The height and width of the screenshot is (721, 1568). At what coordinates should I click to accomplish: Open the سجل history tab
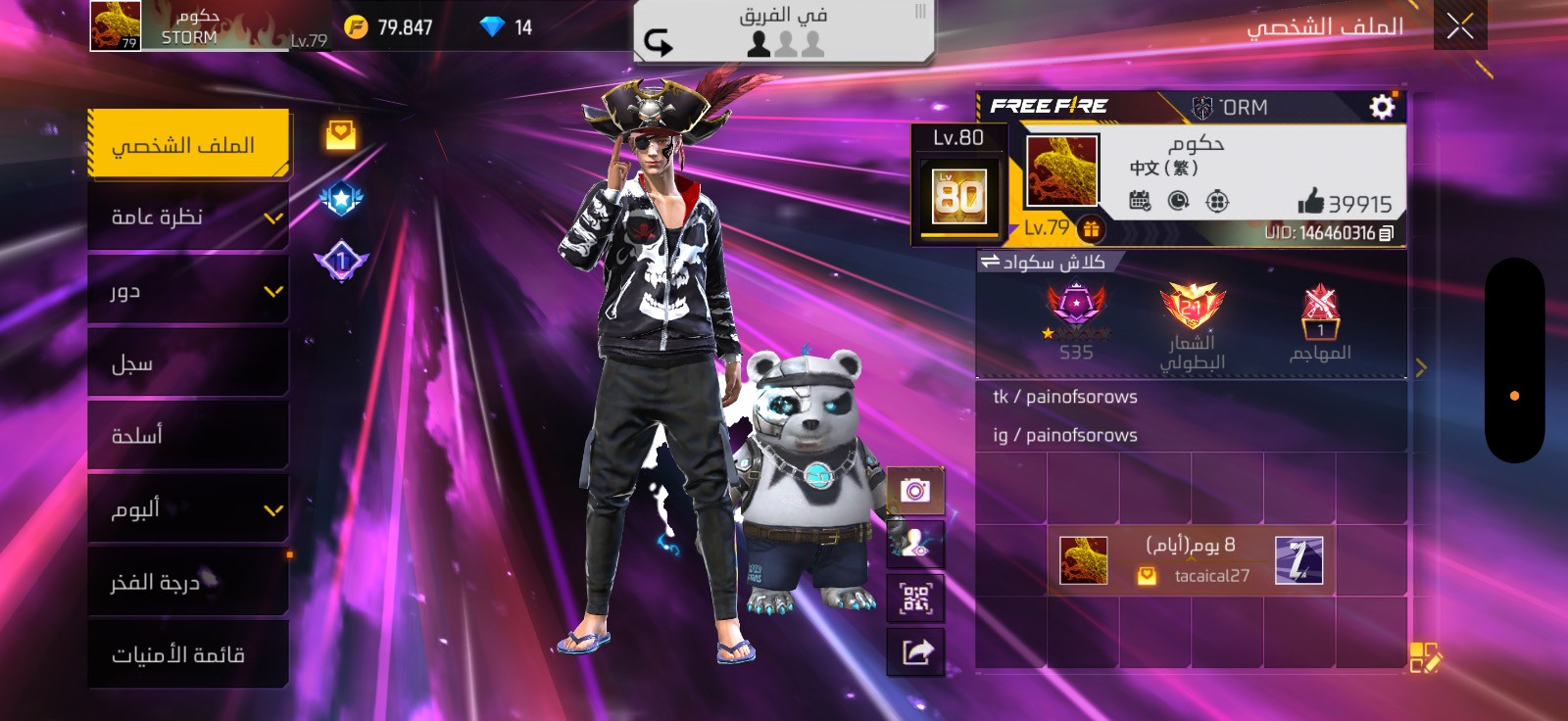(187, 363)
